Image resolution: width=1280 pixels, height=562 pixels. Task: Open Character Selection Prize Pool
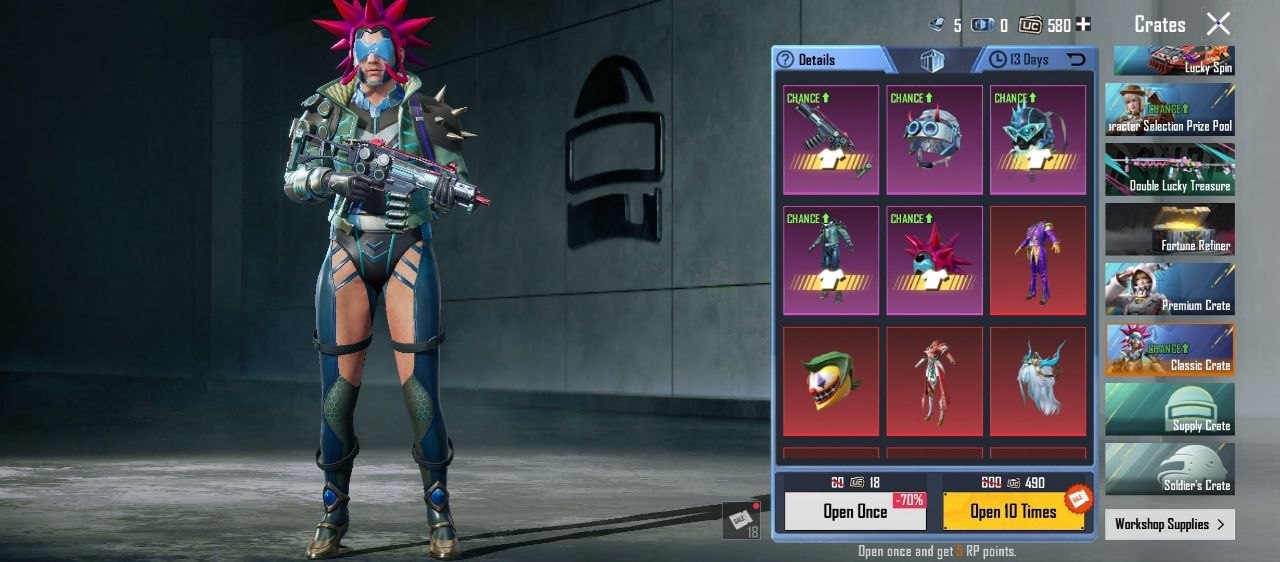tap(1169, 109)
